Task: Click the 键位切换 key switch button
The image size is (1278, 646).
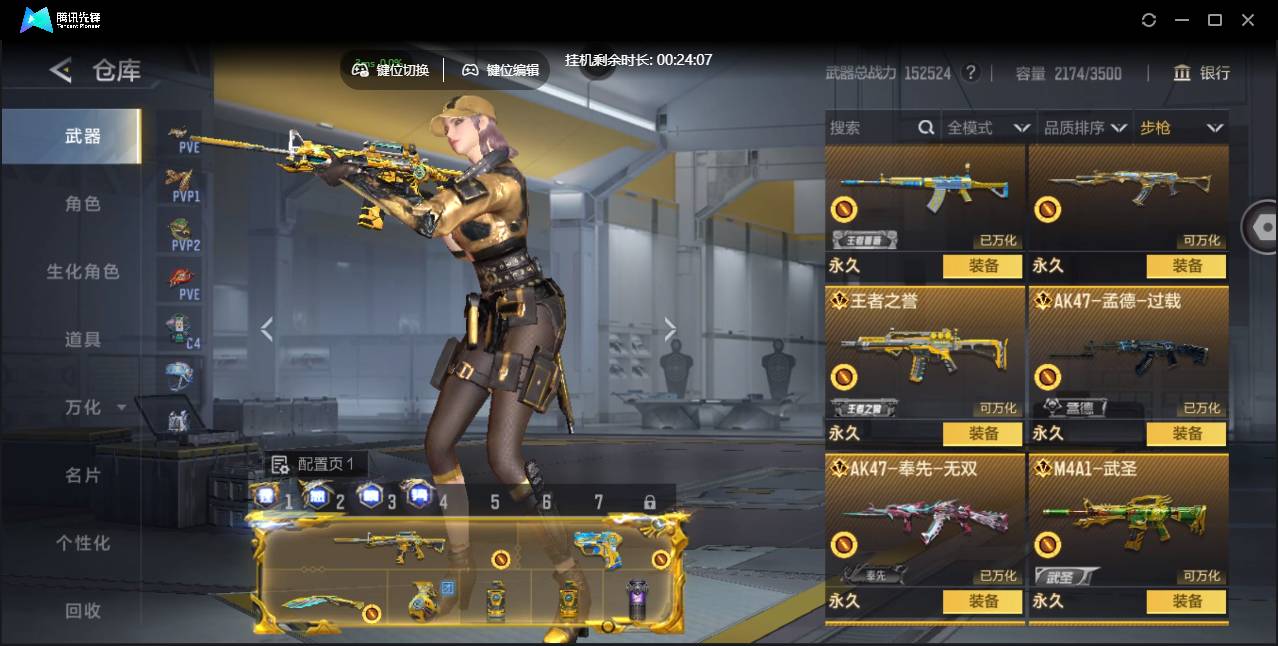Action: tap(392, 70)
